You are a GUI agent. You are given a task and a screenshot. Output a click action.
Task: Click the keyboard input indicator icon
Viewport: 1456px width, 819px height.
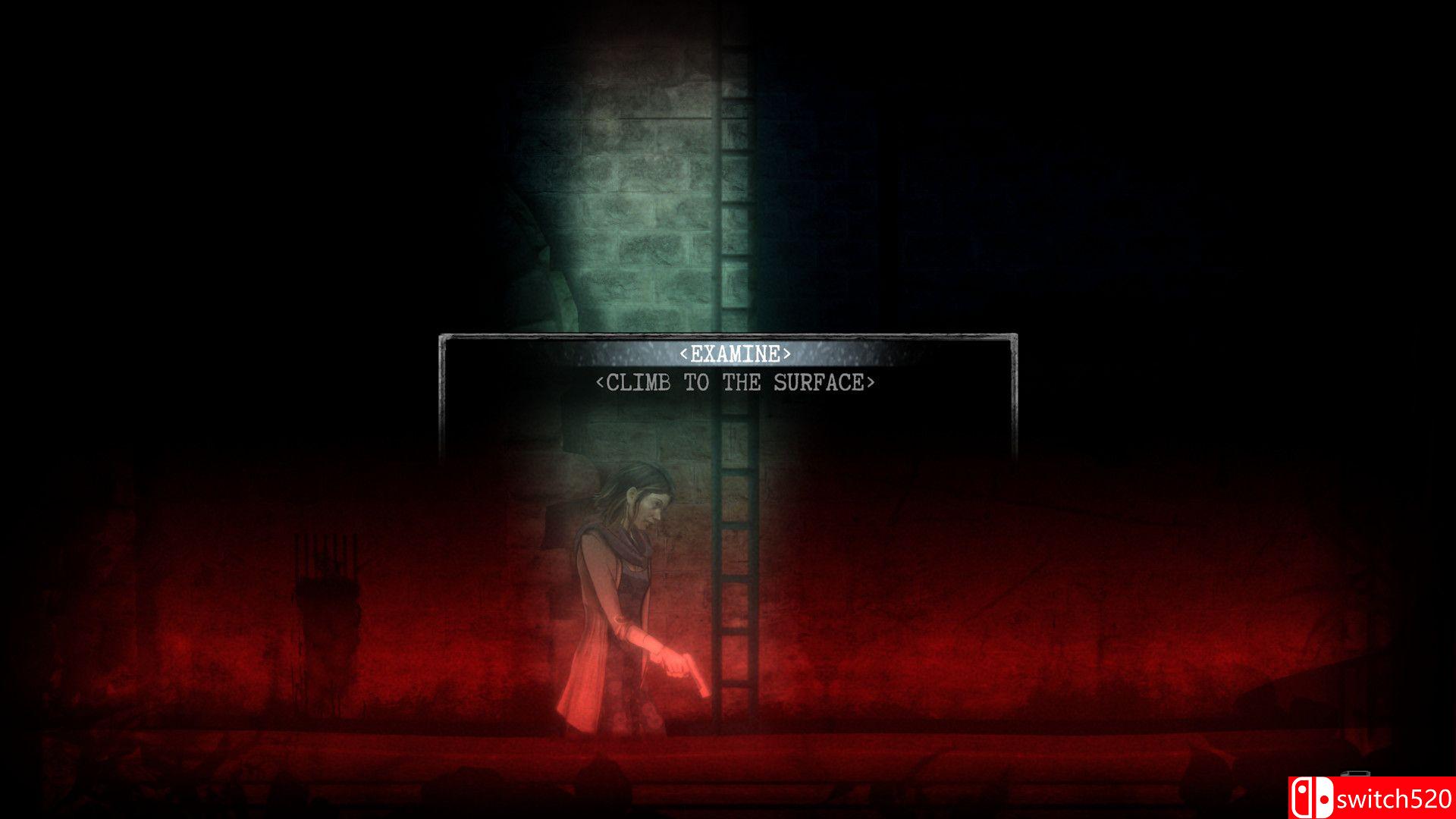(1355, 773)
